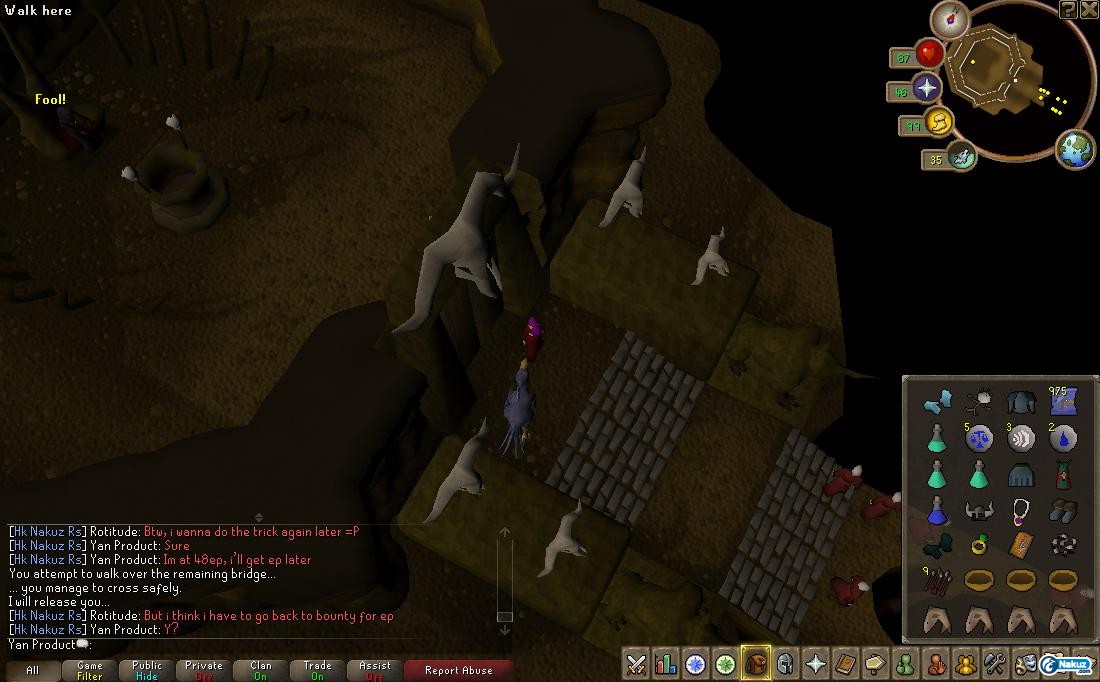
Task: Select the blue potion in inventory
Action: coord(937,511)
